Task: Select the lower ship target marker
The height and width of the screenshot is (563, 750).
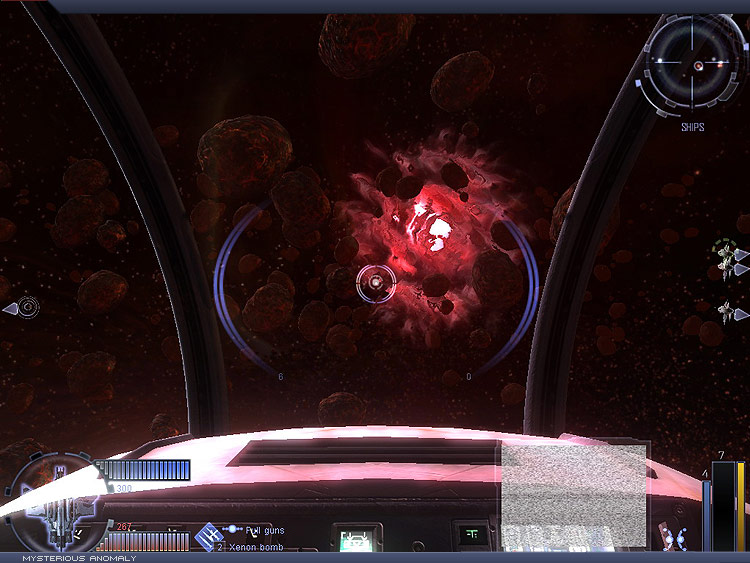Action: pos(726,312)
